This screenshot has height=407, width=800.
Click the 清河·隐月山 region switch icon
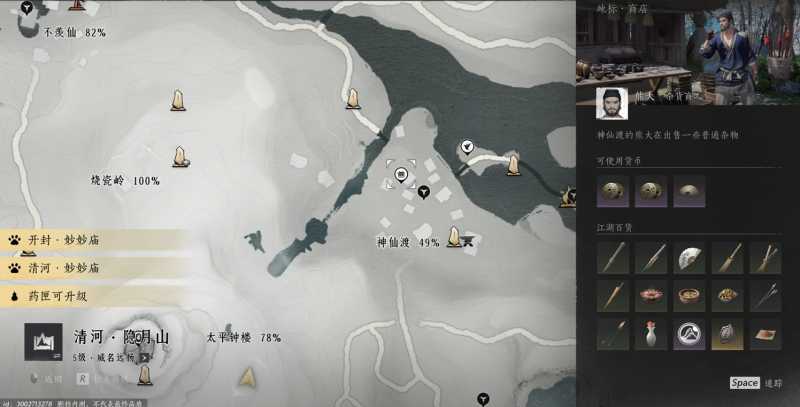click(43, 342)
